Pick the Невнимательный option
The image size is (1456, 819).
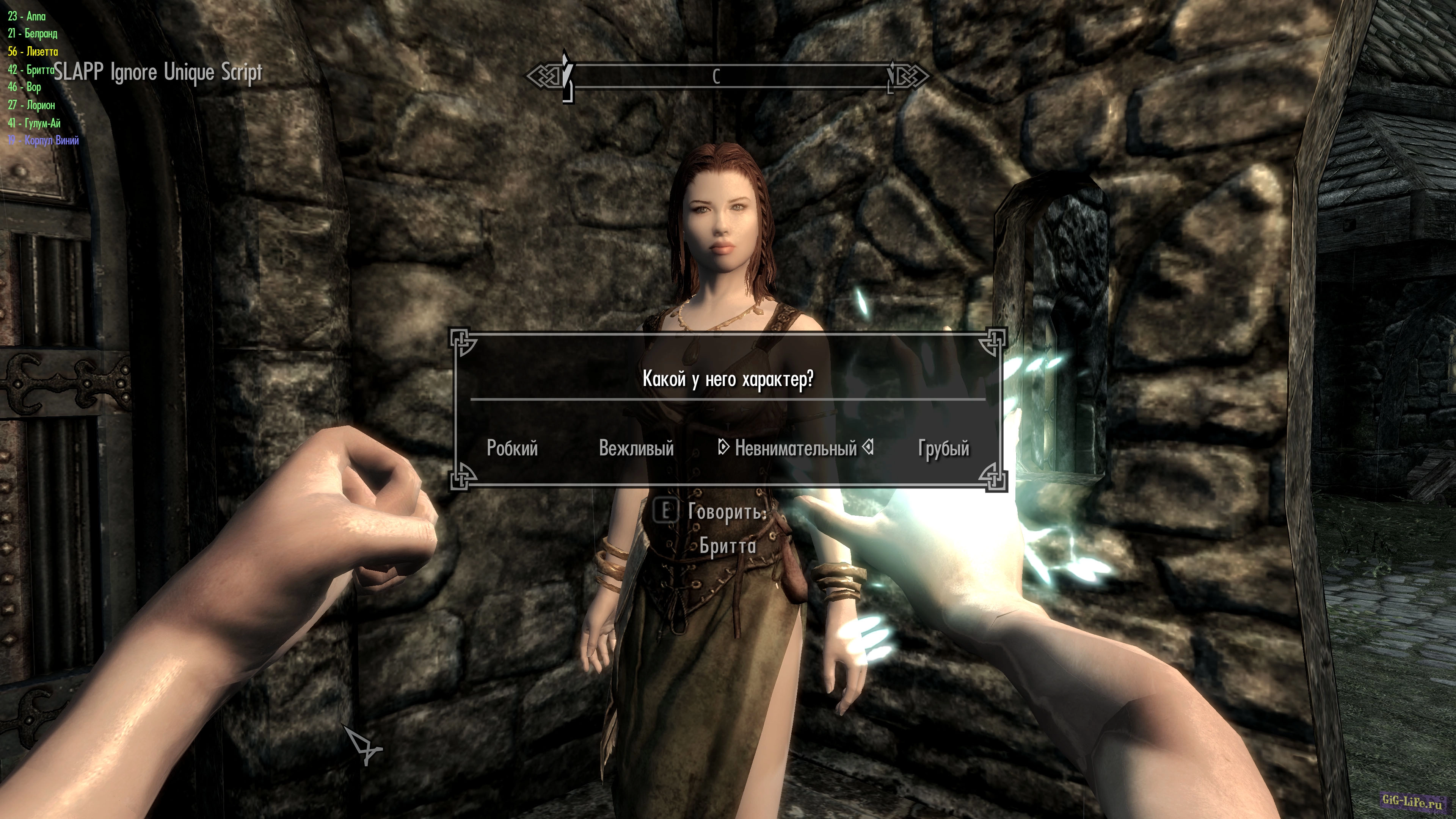coord(796,448)
